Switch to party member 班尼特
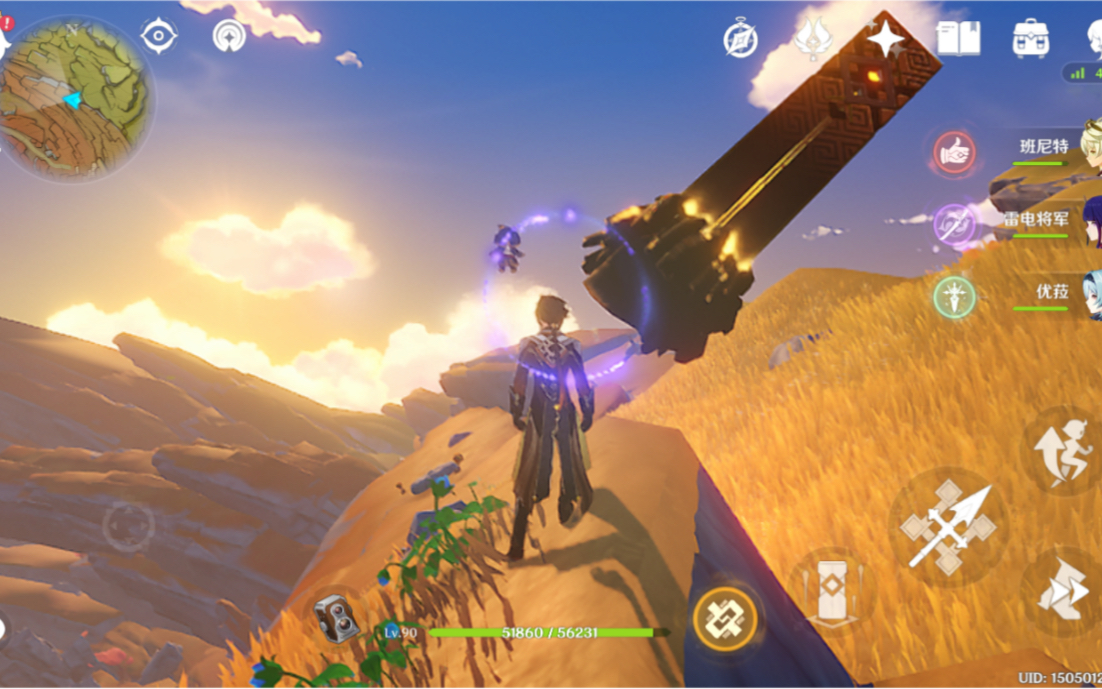The image size is (1102, 689). click(1045, 148)
